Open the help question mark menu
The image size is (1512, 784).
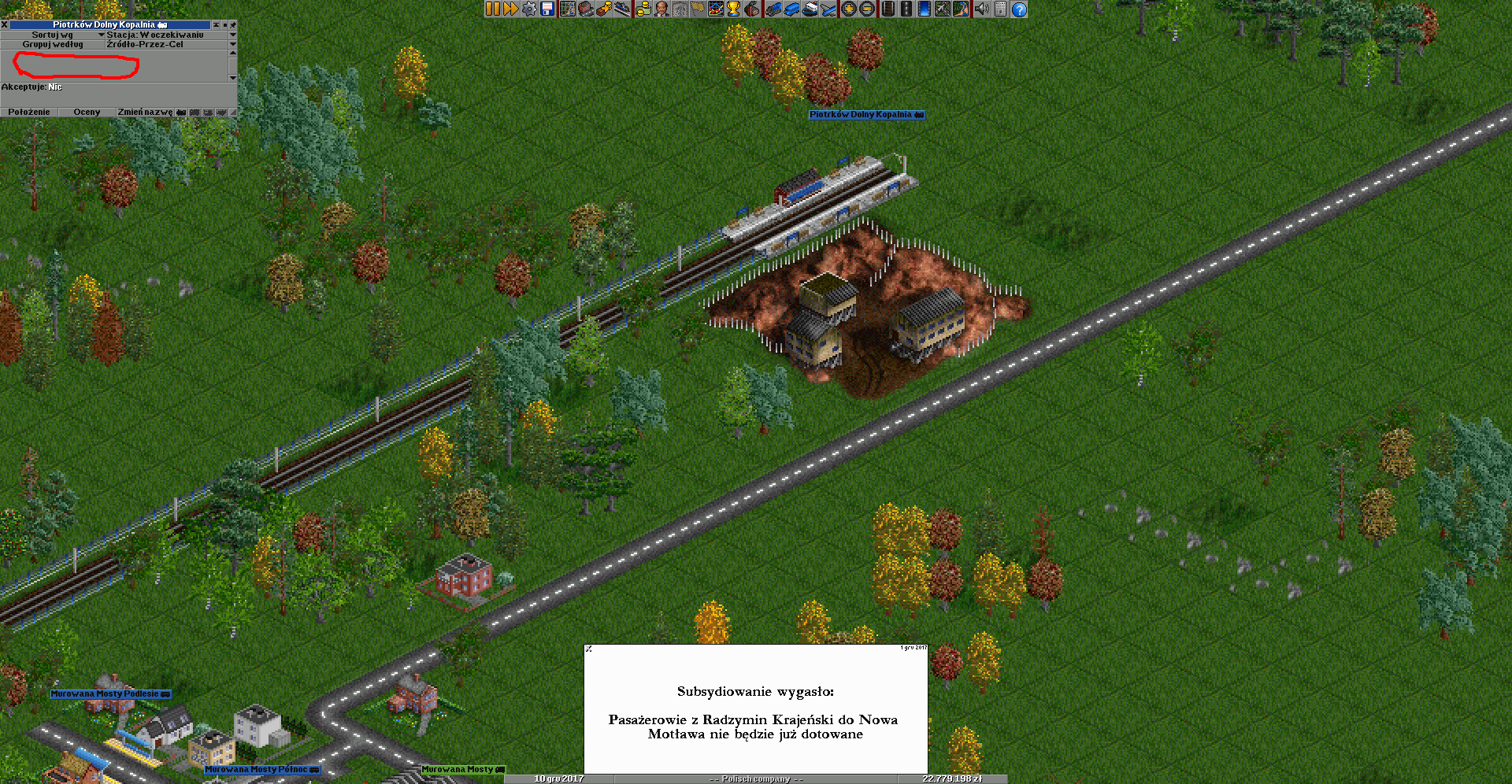tap(1019, 9)
